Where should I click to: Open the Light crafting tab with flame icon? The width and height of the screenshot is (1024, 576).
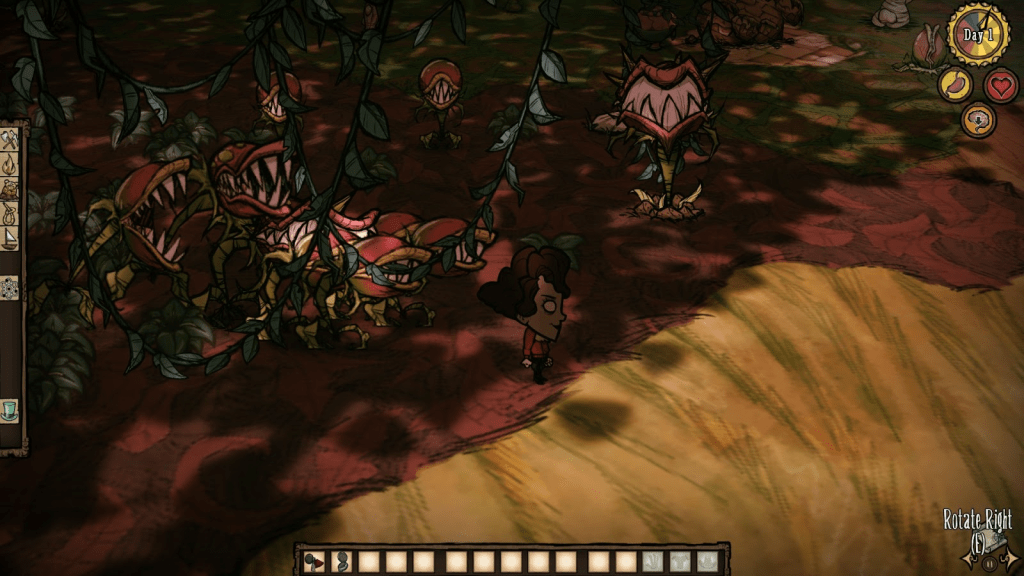coord(10,163)
